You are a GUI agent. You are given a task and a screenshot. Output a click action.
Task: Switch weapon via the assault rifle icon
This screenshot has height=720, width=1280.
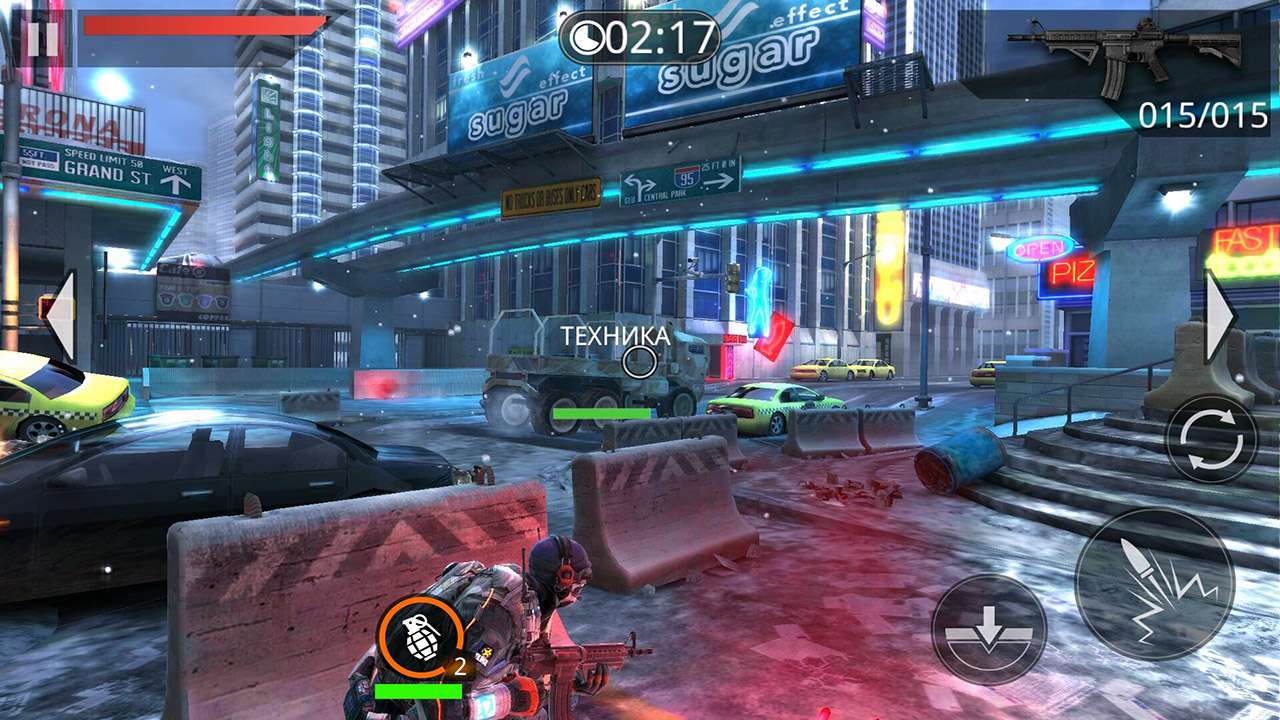[1124, 56]
